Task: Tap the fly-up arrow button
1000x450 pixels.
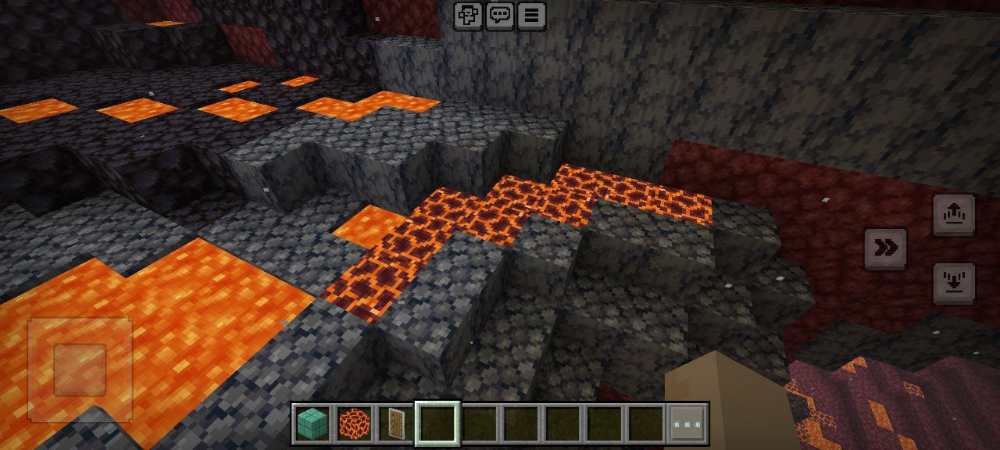Action: pos(953,214)
